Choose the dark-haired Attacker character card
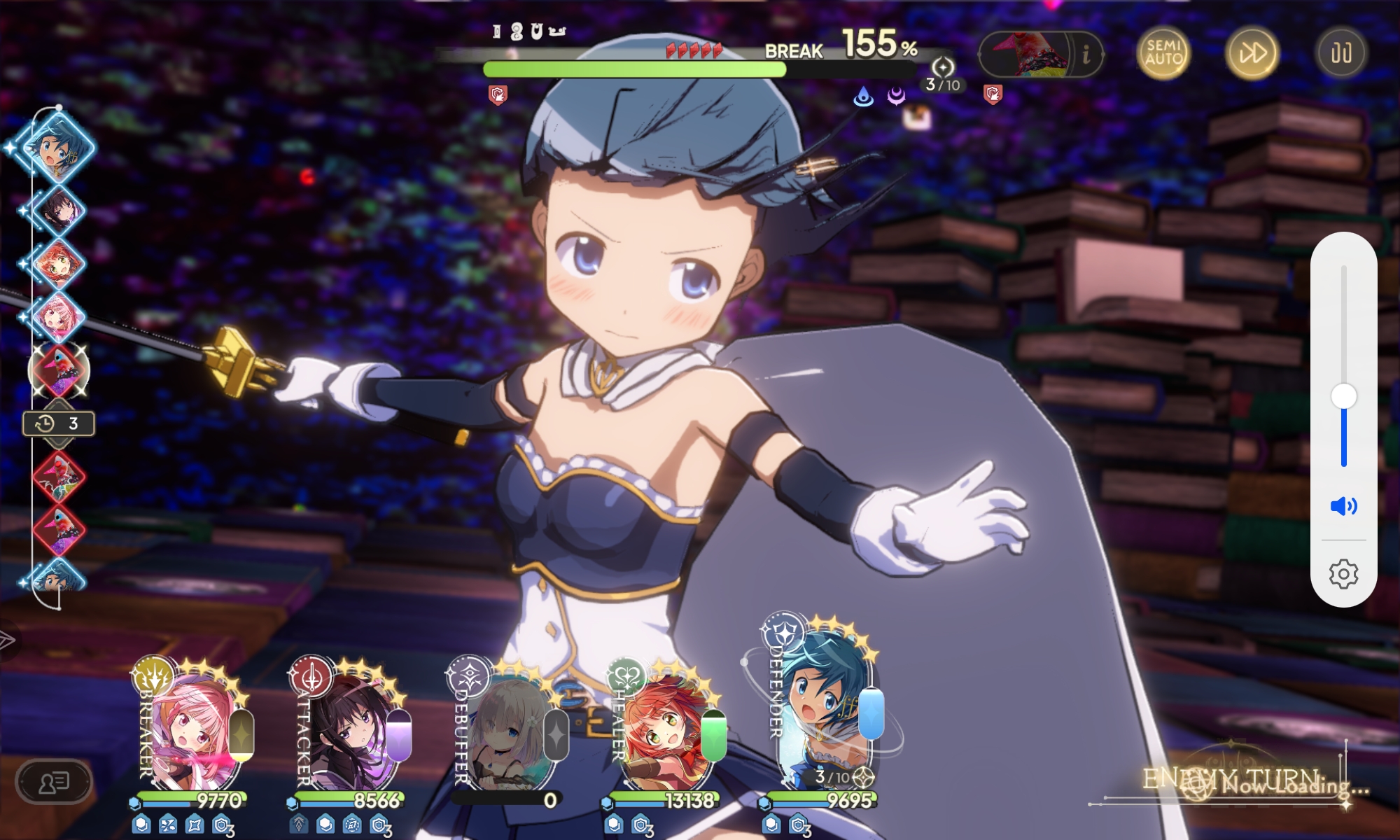The height and width of the screenshot is (840, 1400). tap(350, 731)
